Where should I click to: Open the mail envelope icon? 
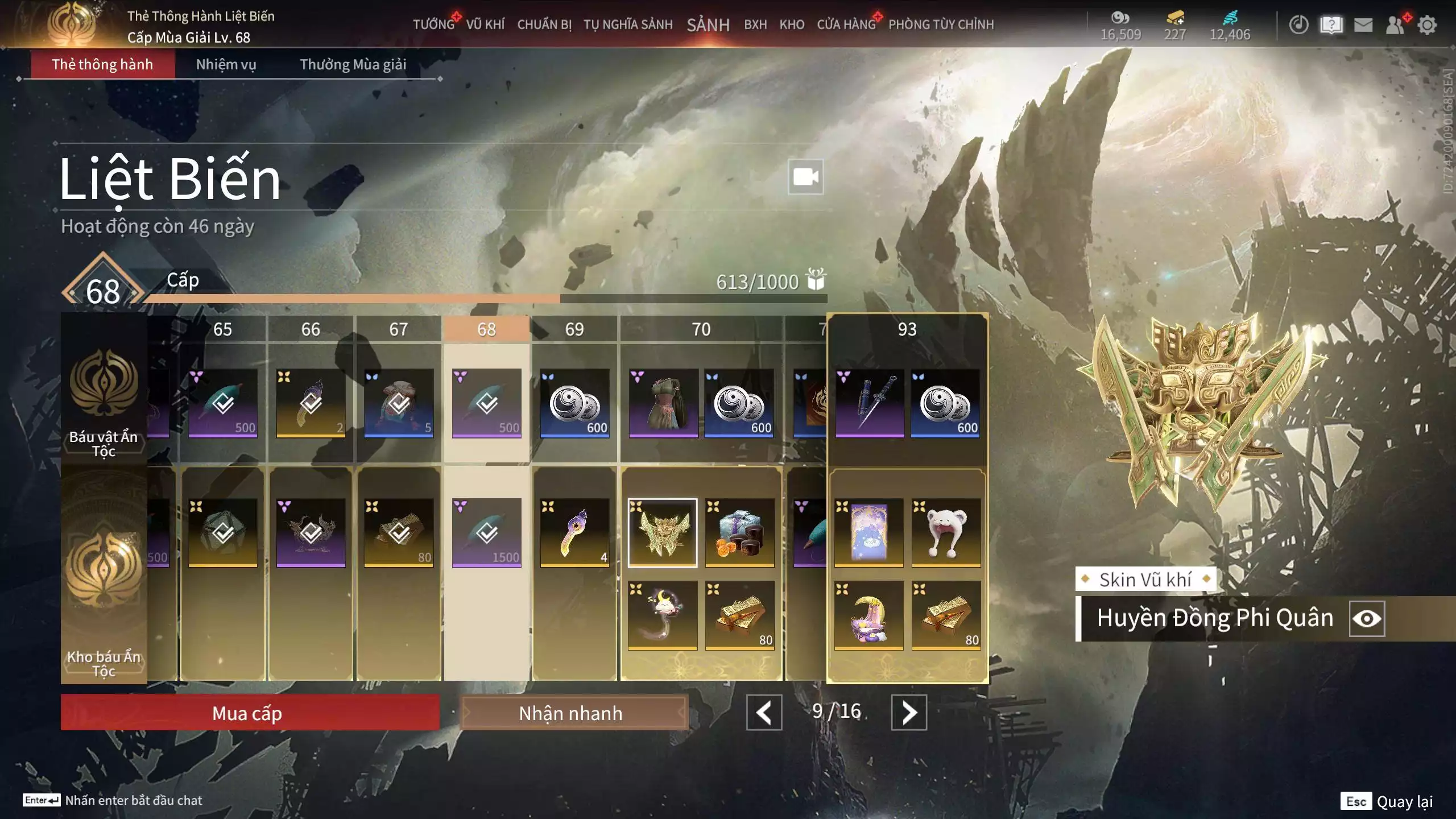pos(1363,24)
